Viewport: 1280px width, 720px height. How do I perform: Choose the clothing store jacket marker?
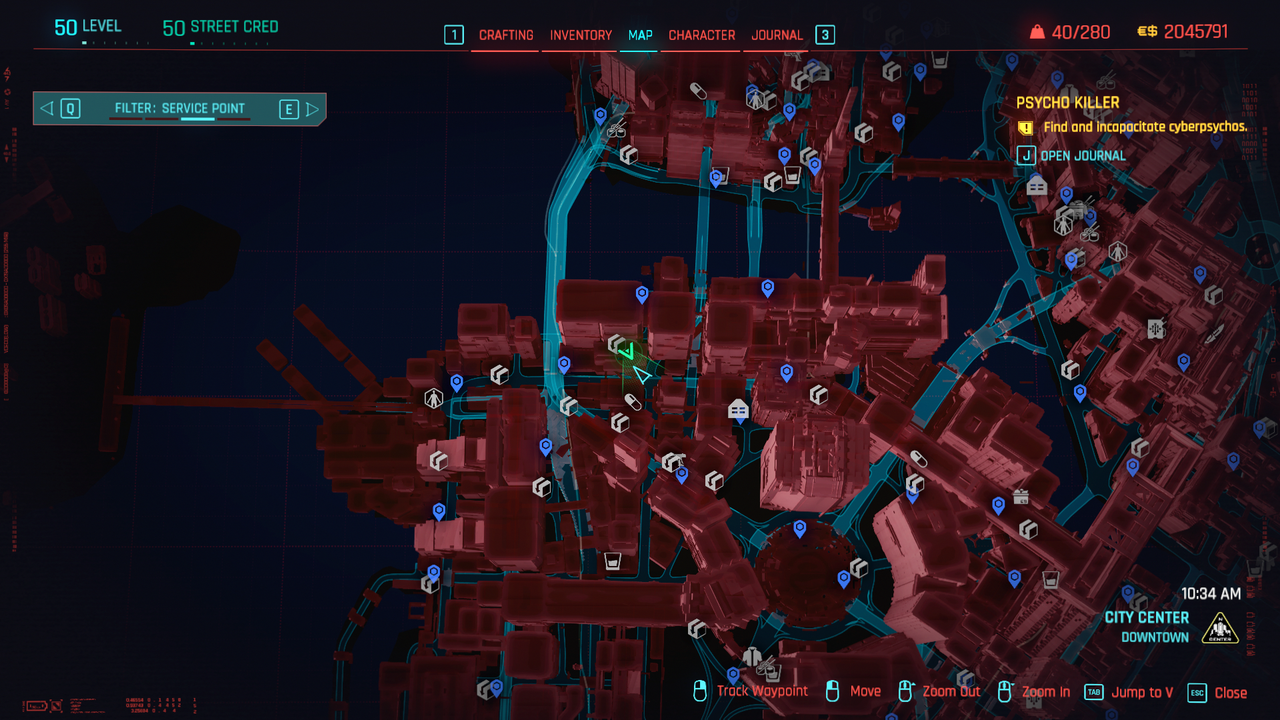pyautogui.click(x=751, y=655)
